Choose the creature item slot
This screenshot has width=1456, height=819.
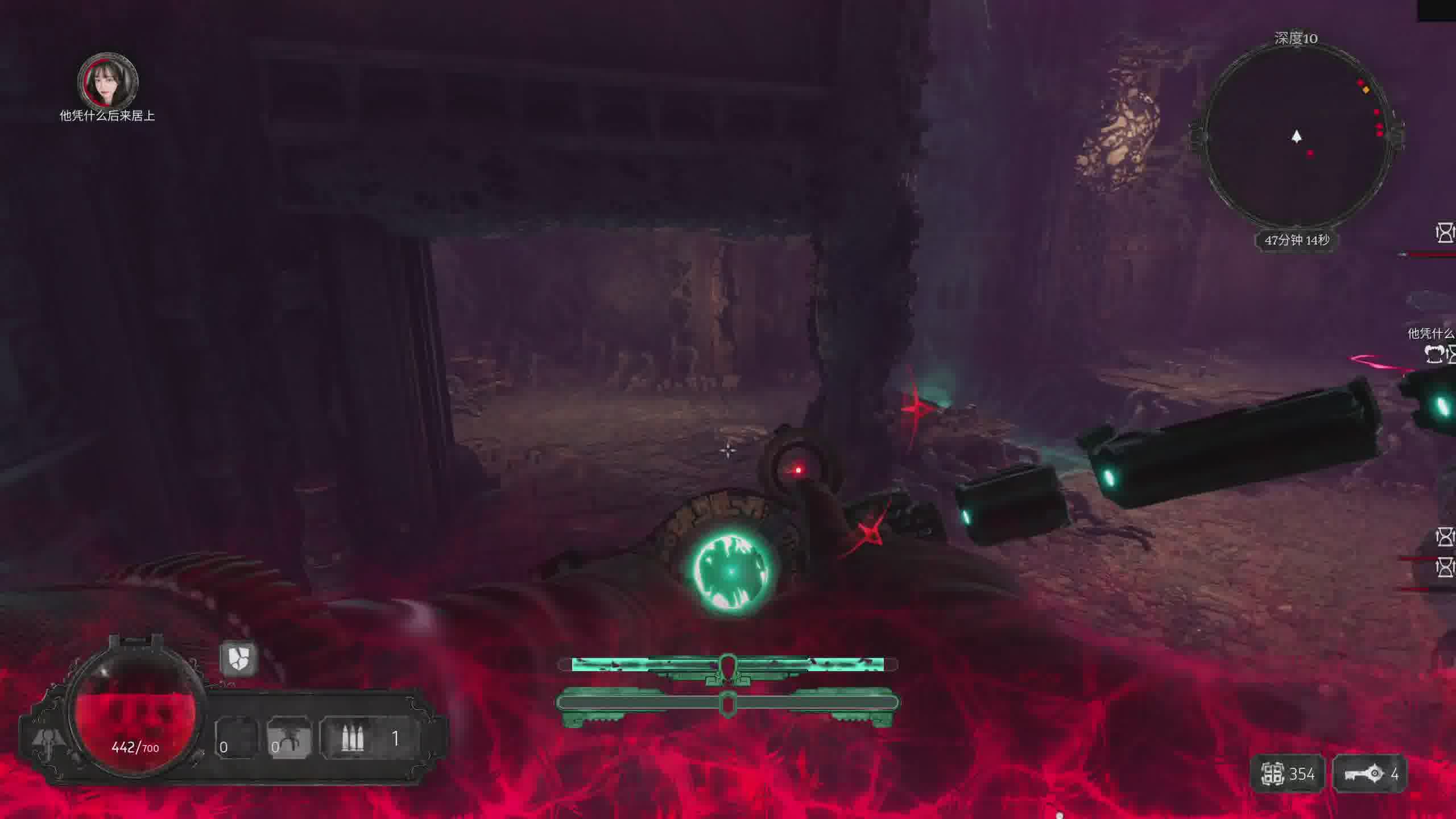(x=289, y=739)
